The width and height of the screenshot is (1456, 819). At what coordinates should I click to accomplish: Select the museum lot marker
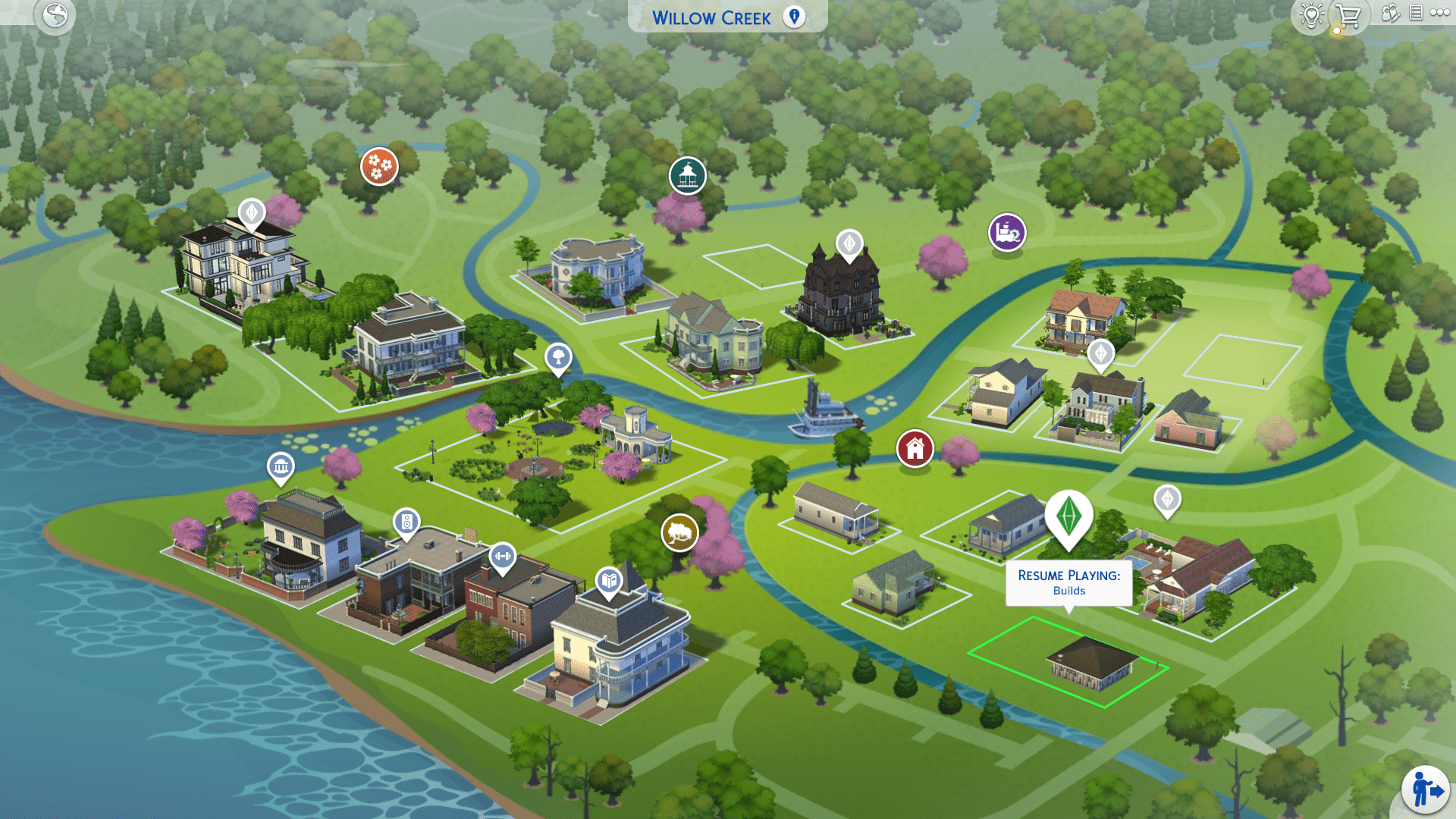coord(281,466)
